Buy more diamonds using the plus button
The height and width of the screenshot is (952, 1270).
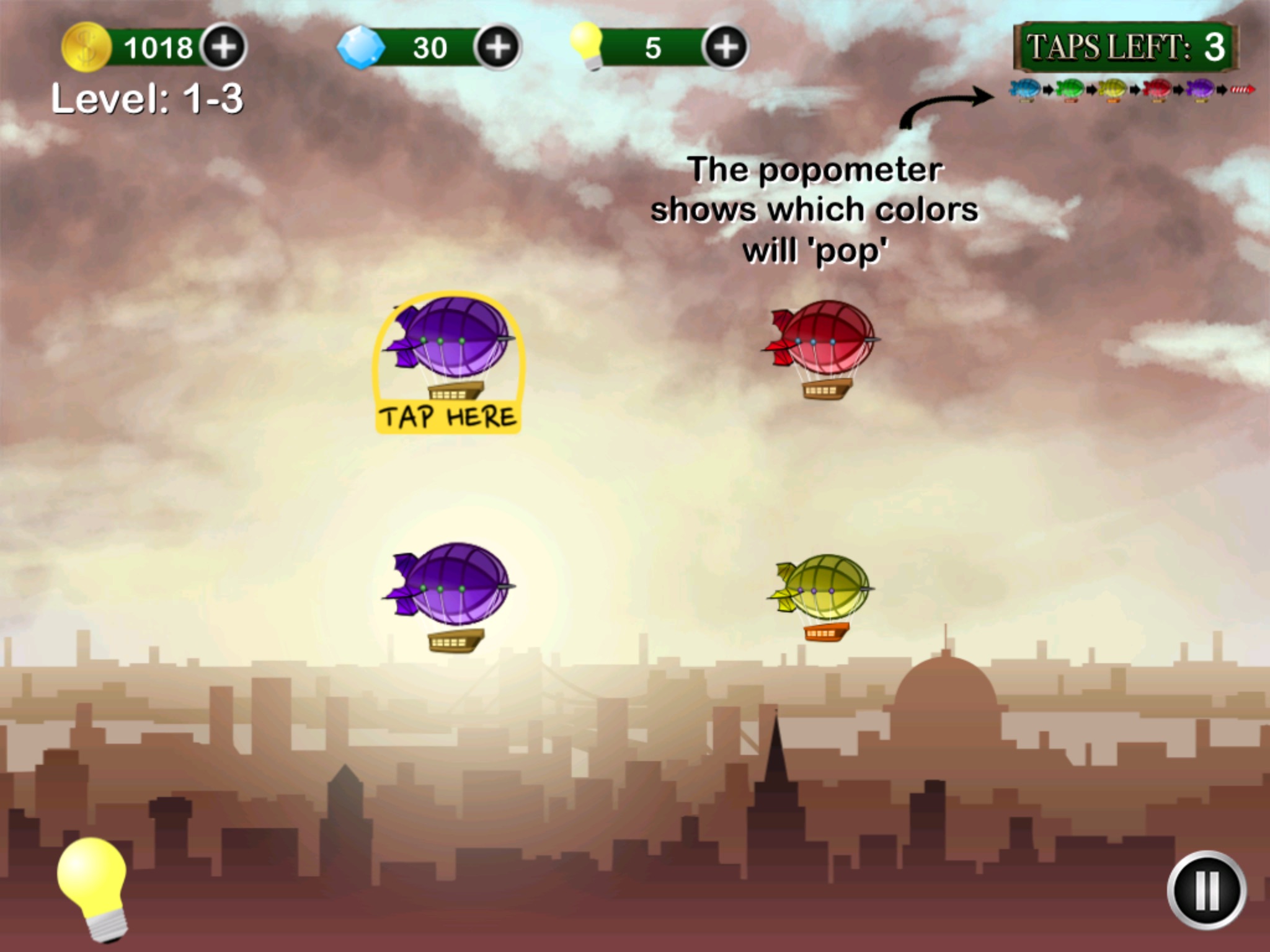[497, 47]
